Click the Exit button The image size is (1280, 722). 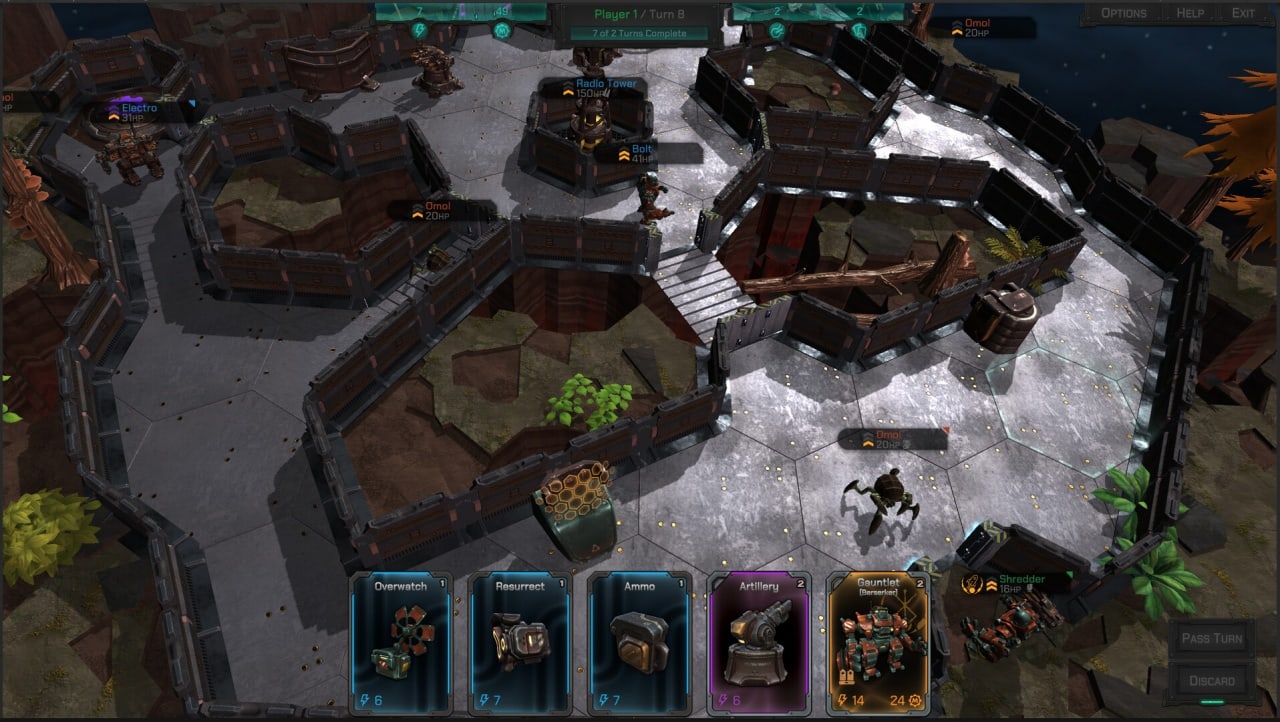(1243, 13)
